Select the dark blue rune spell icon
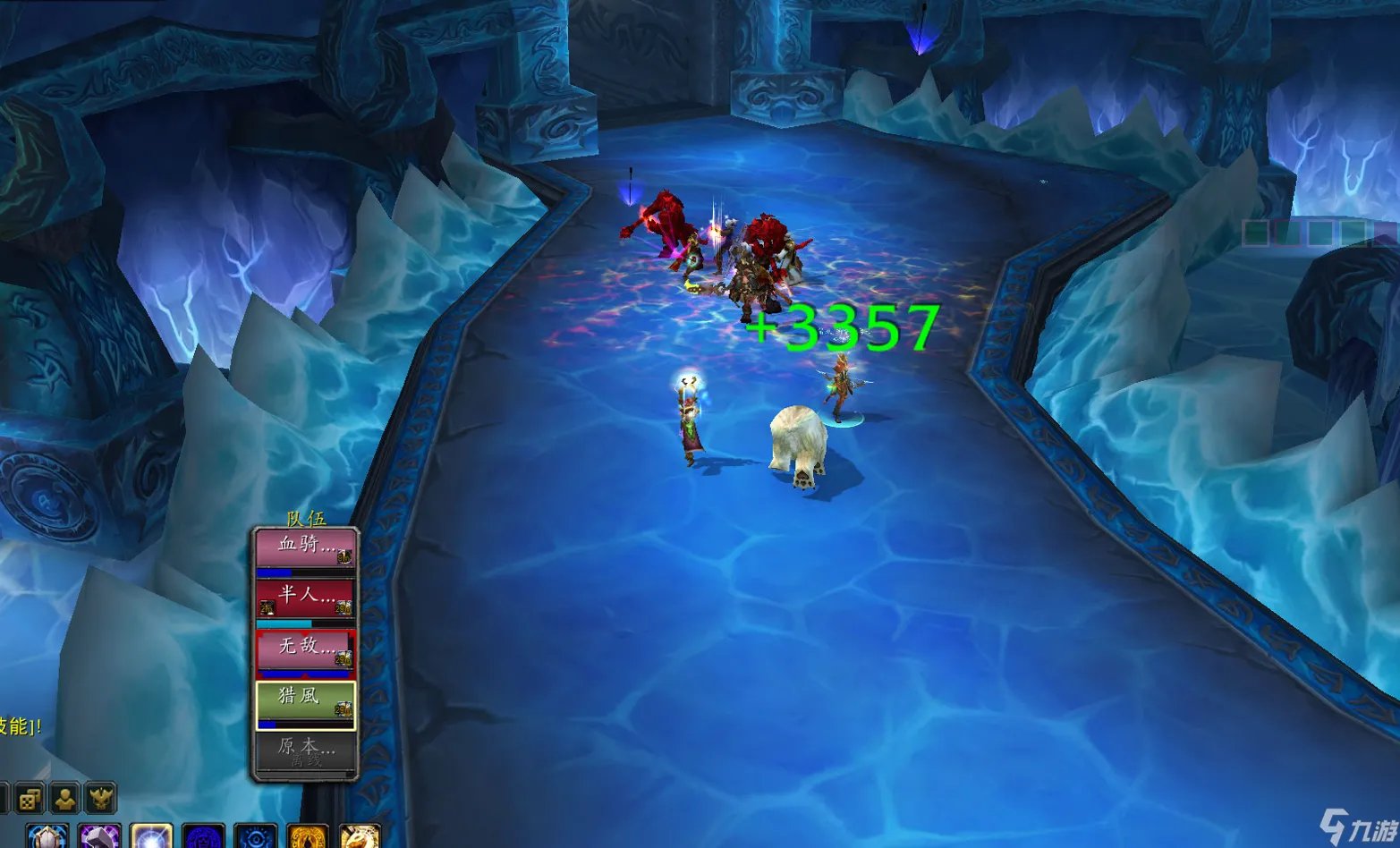Viewport: 1400px width, 848px height. point(204,839)
